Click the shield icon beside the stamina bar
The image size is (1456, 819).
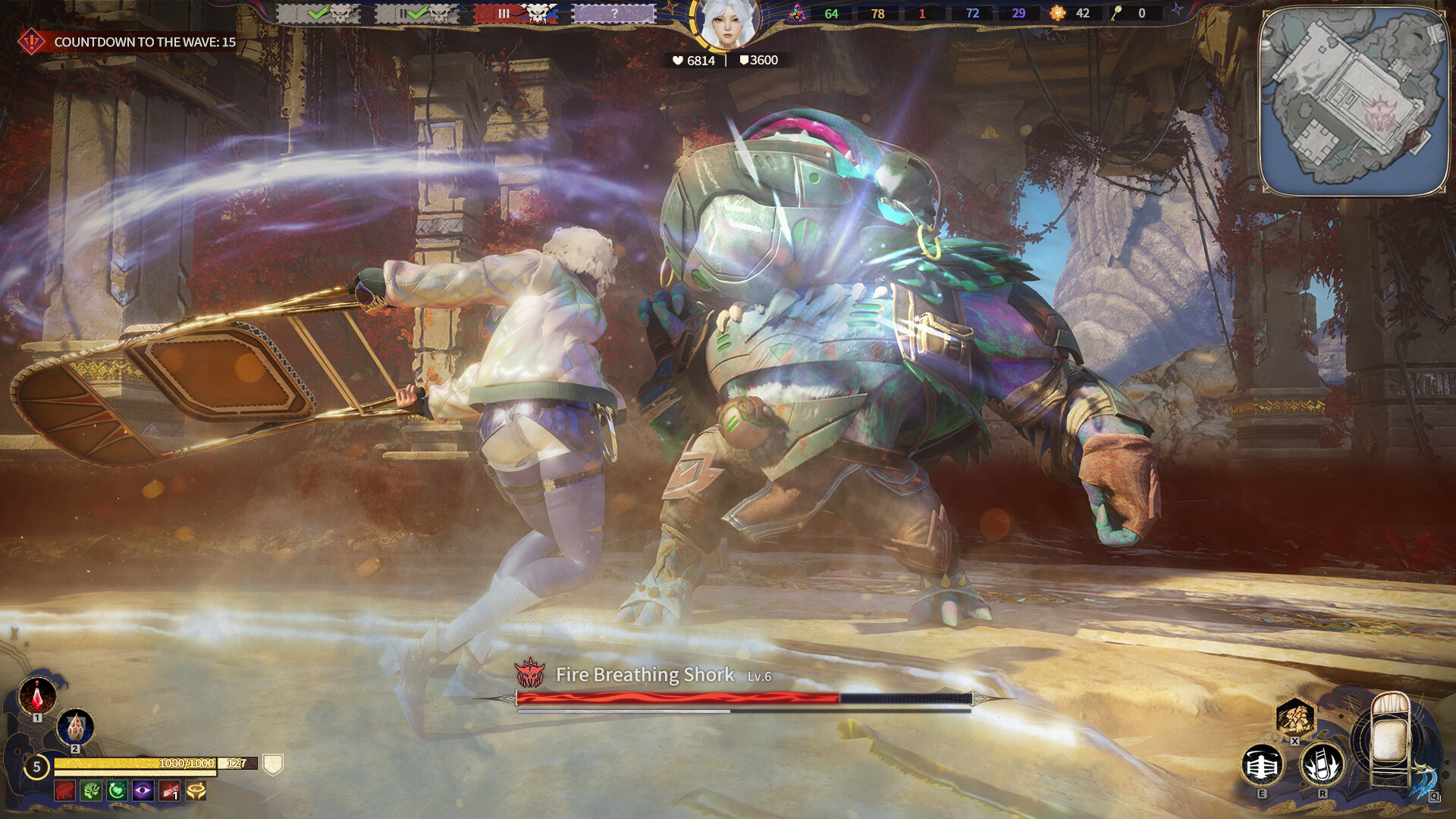pos(273,764)
